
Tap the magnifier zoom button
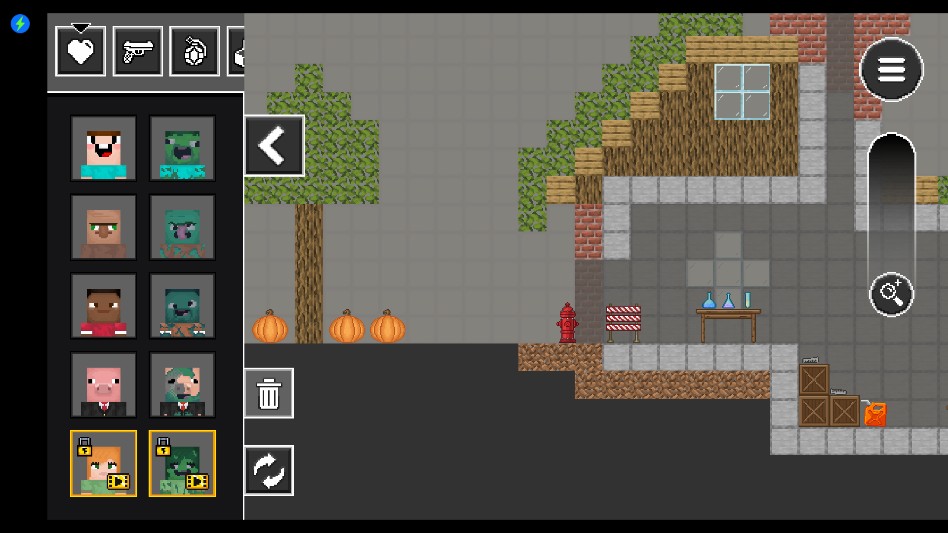tap(890, 294)
